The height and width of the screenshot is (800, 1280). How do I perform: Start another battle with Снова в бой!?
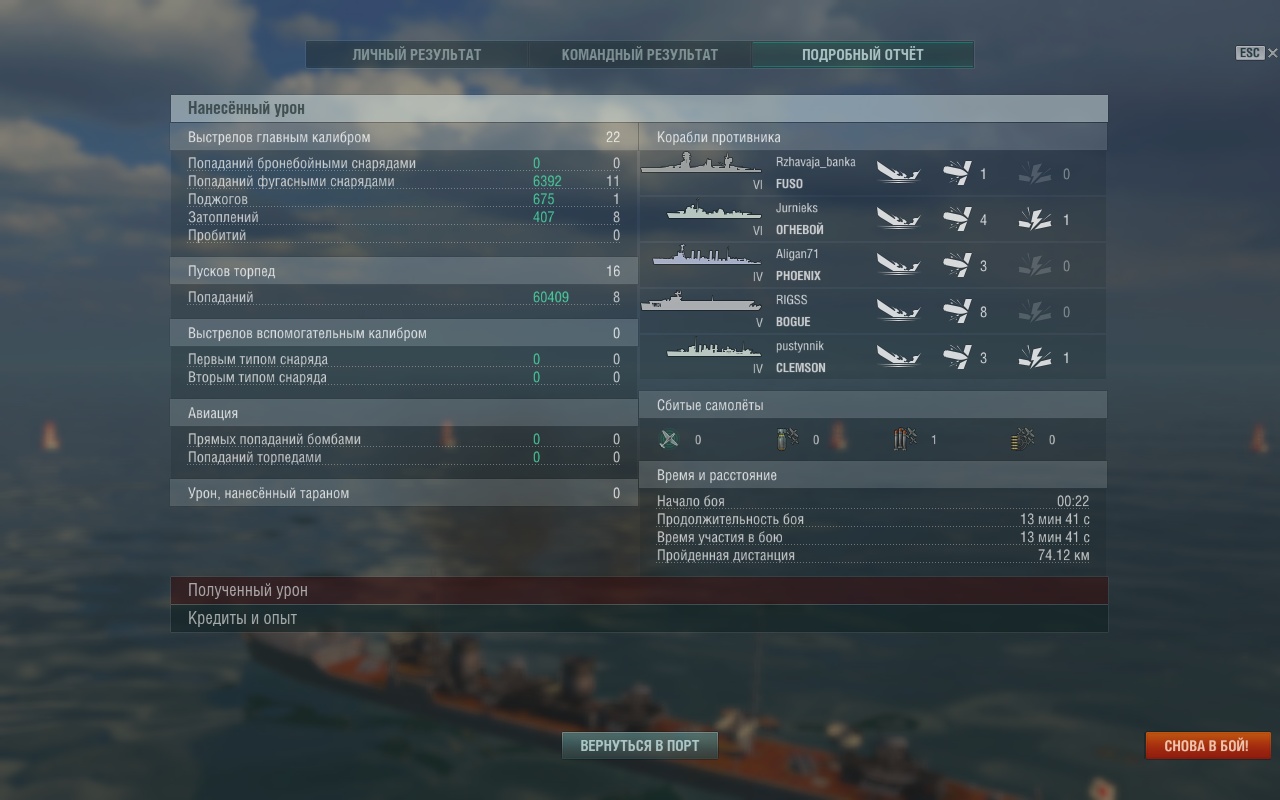click(x=1207, y=746)
